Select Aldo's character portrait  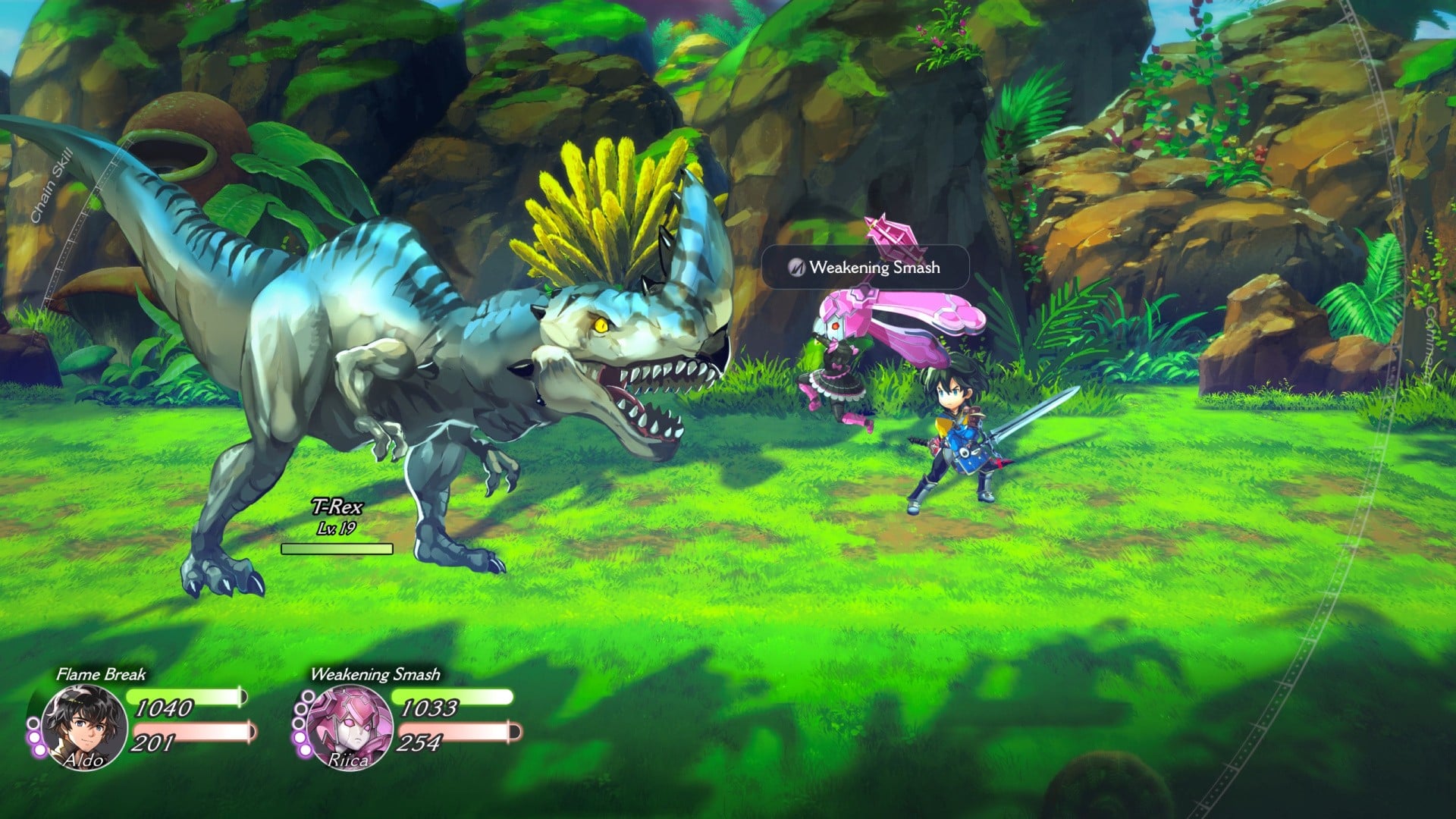click(83, 726)
